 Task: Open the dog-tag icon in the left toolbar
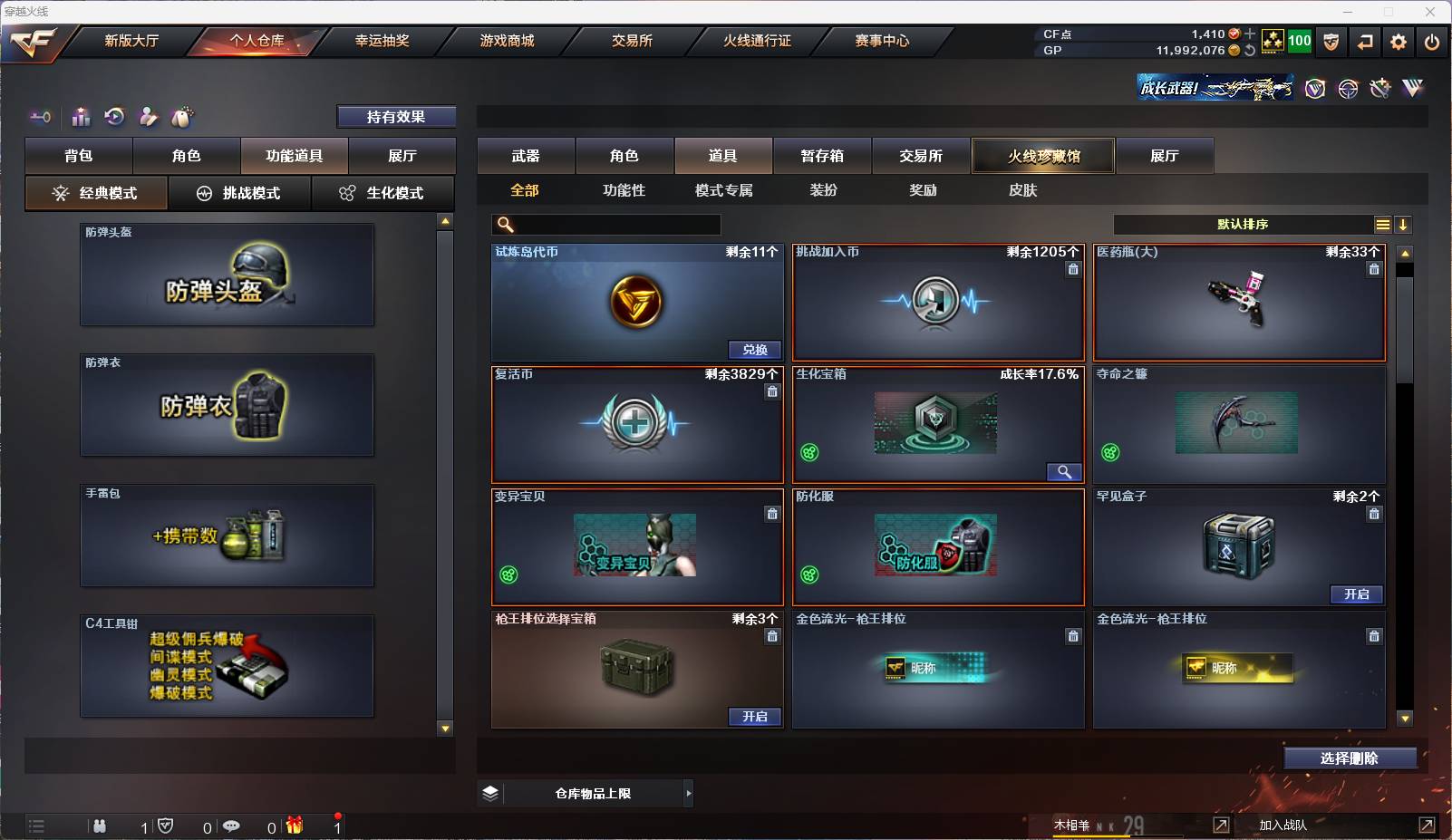pos(182,117)
